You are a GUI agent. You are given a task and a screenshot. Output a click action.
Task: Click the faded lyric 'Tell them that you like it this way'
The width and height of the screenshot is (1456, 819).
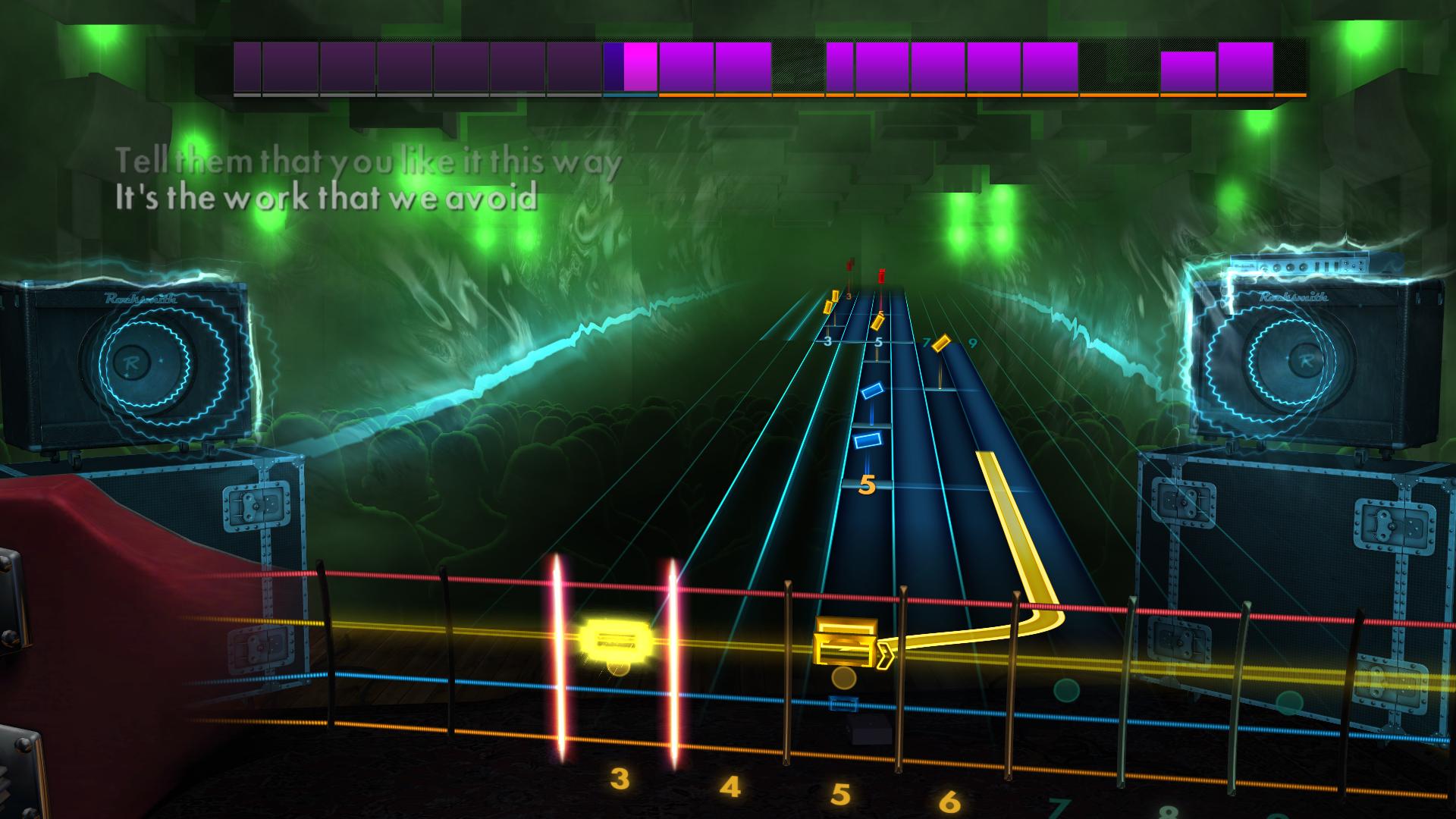point(368,161)
